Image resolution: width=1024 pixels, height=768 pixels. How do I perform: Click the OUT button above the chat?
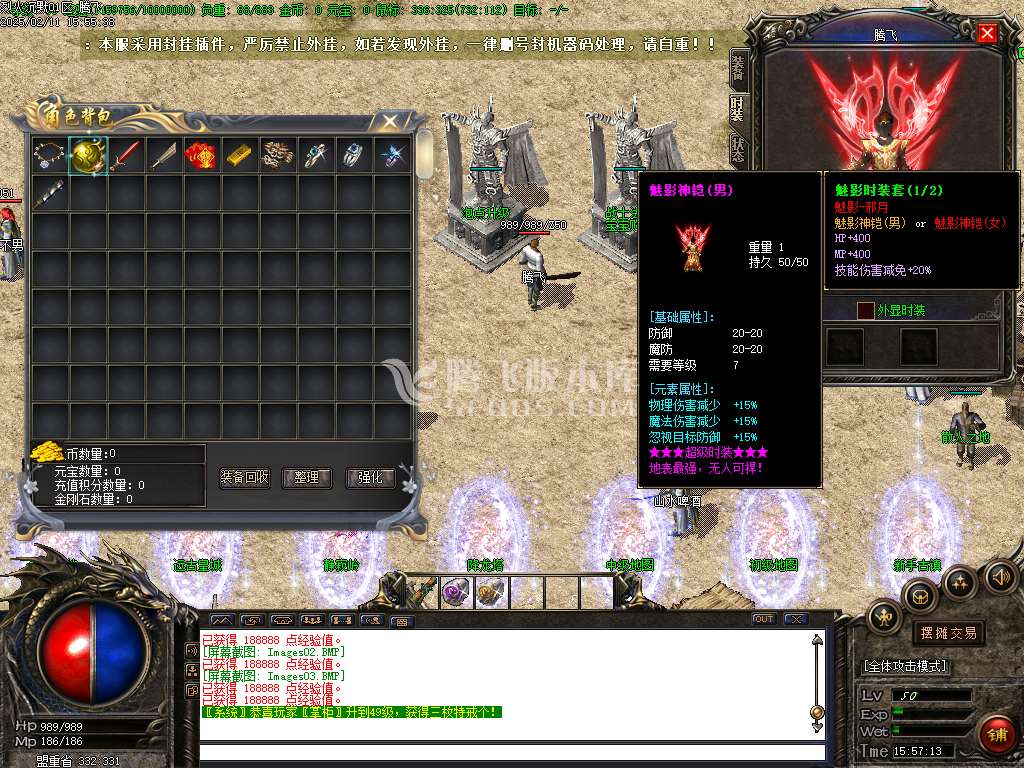tap(764, 619)
